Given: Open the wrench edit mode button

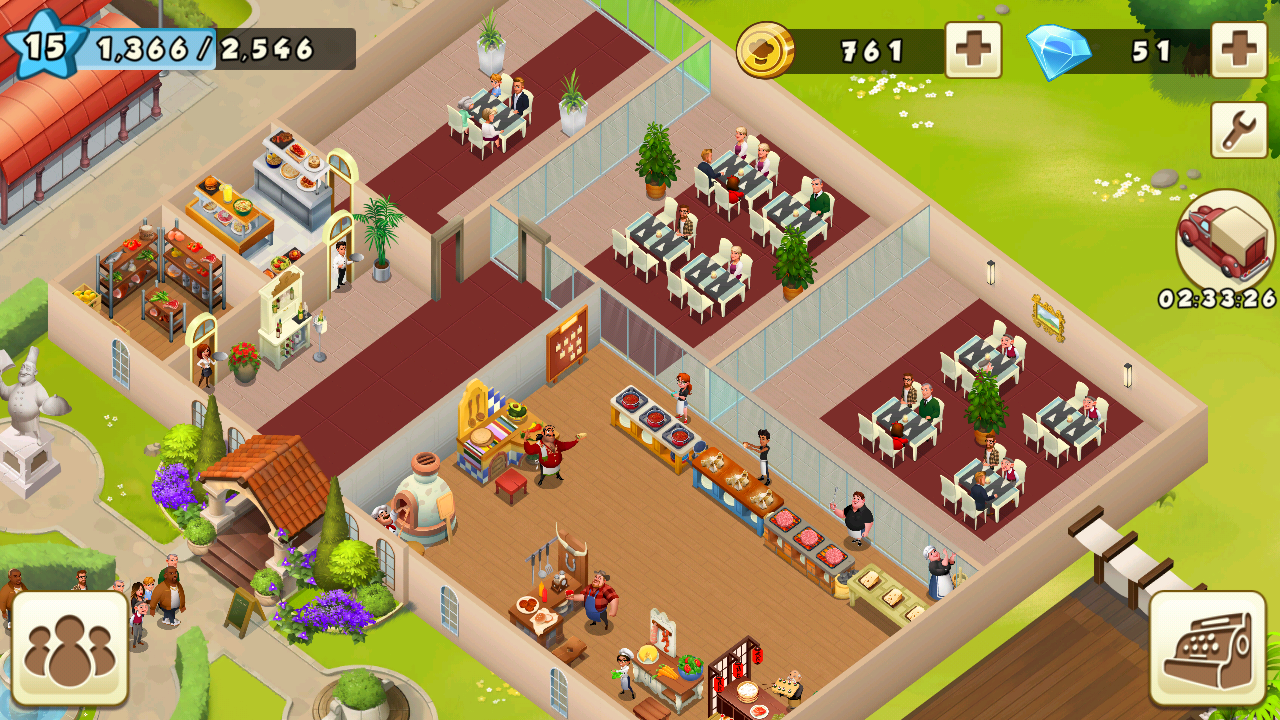Looking at the screenshot, I should (1239, 130).
